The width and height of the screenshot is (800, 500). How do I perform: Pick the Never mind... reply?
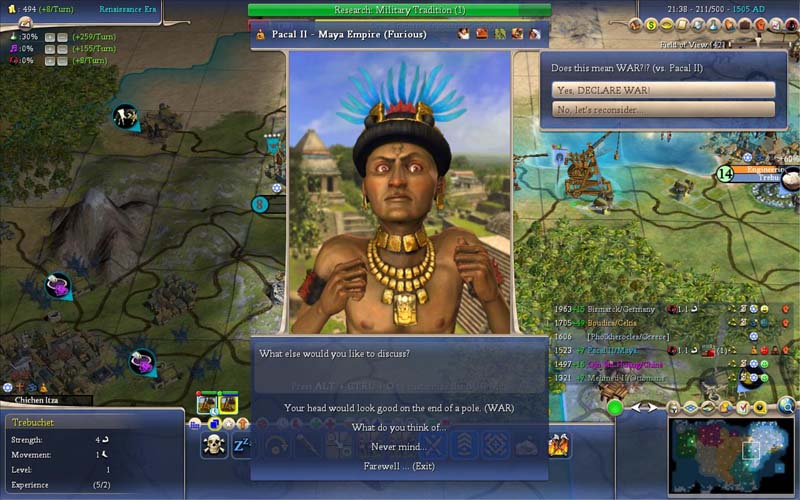(399, 447)
